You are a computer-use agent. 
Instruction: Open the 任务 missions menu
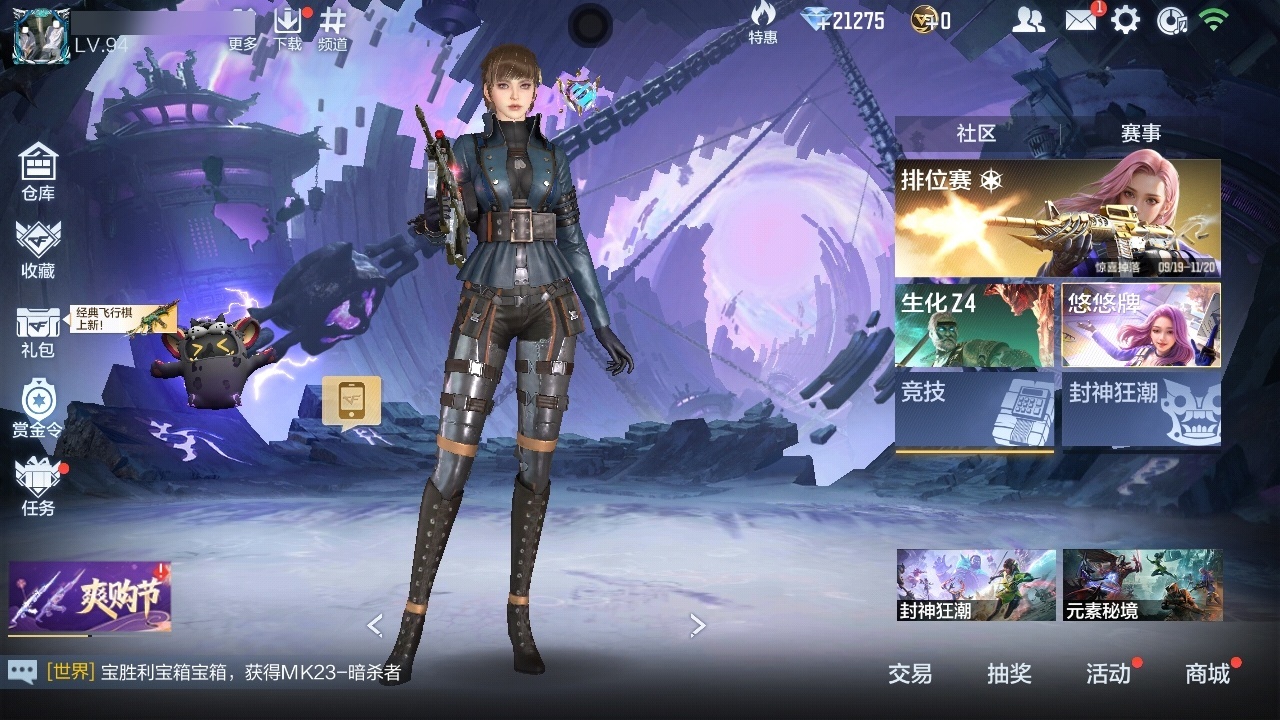(x=38, y=487)
